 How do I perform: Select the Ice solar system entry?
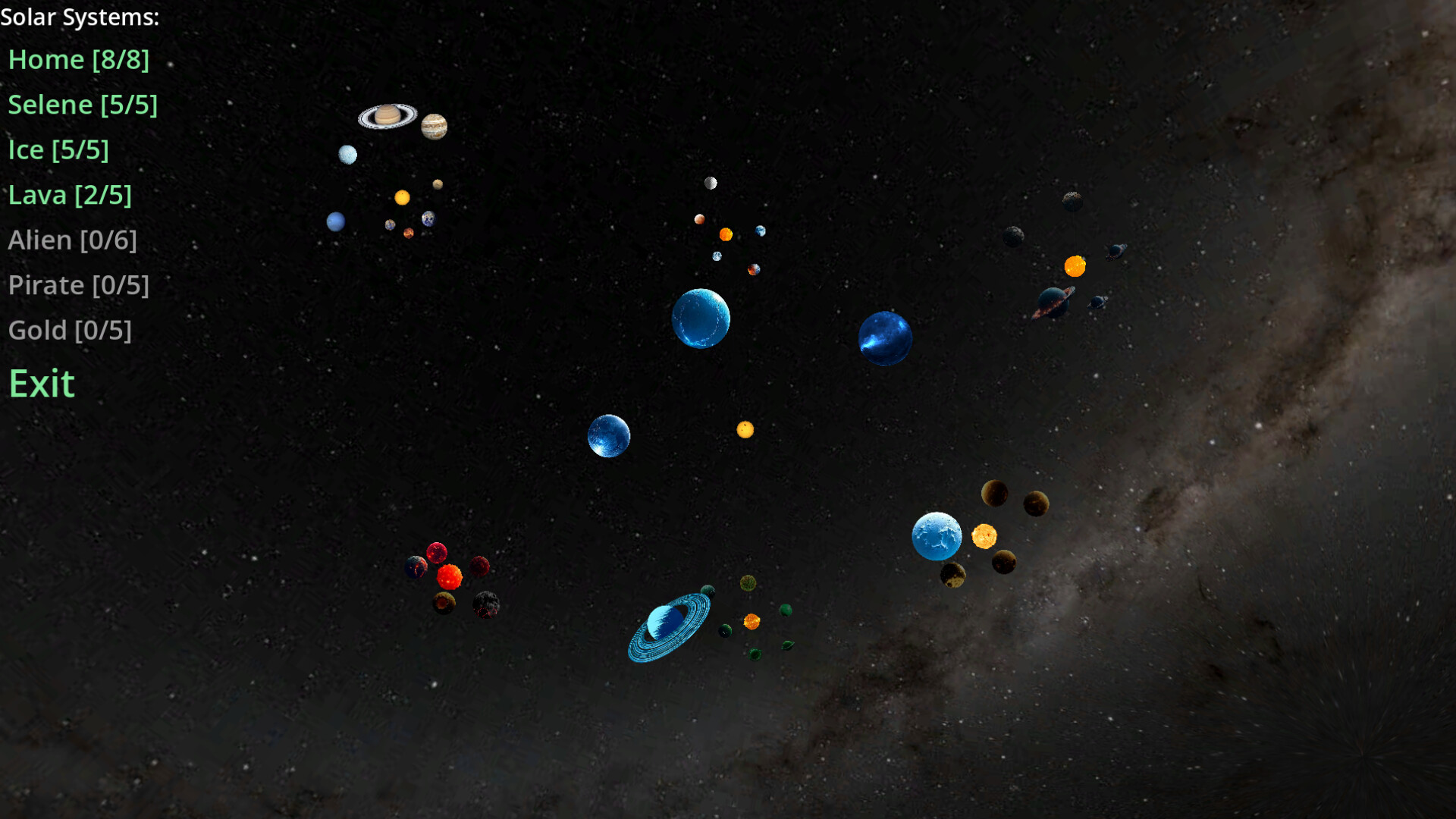click(58, 149)
